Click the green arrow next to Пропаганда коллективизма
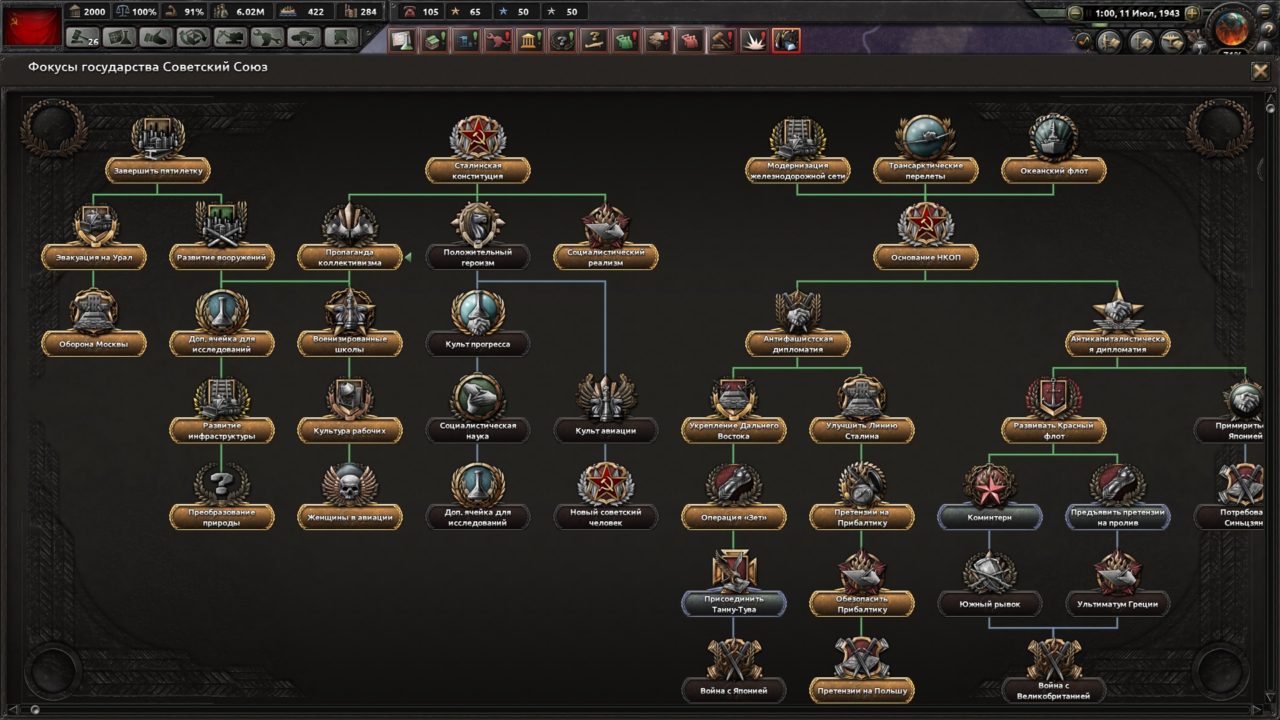 (407, 255)
